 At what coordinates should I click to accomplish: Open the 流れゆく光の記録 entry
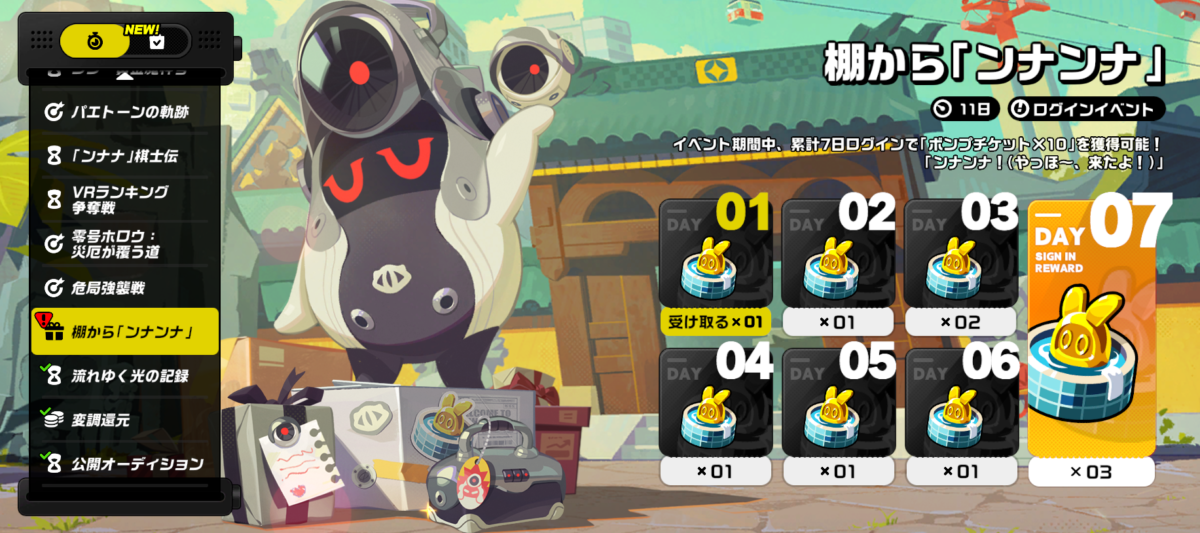[125, 376]
